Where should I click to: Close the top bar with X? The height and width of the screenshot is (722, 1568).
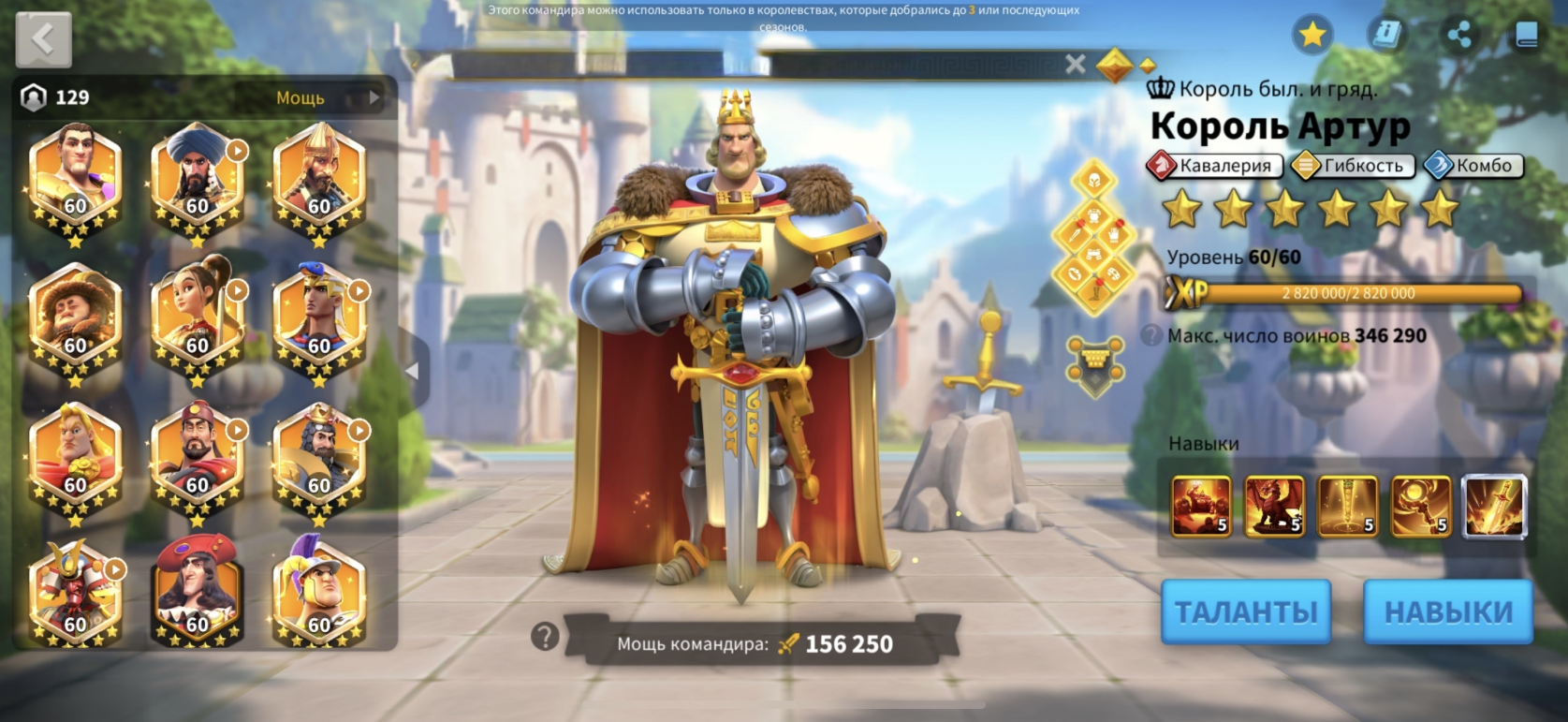click(x=1076, y=64)
